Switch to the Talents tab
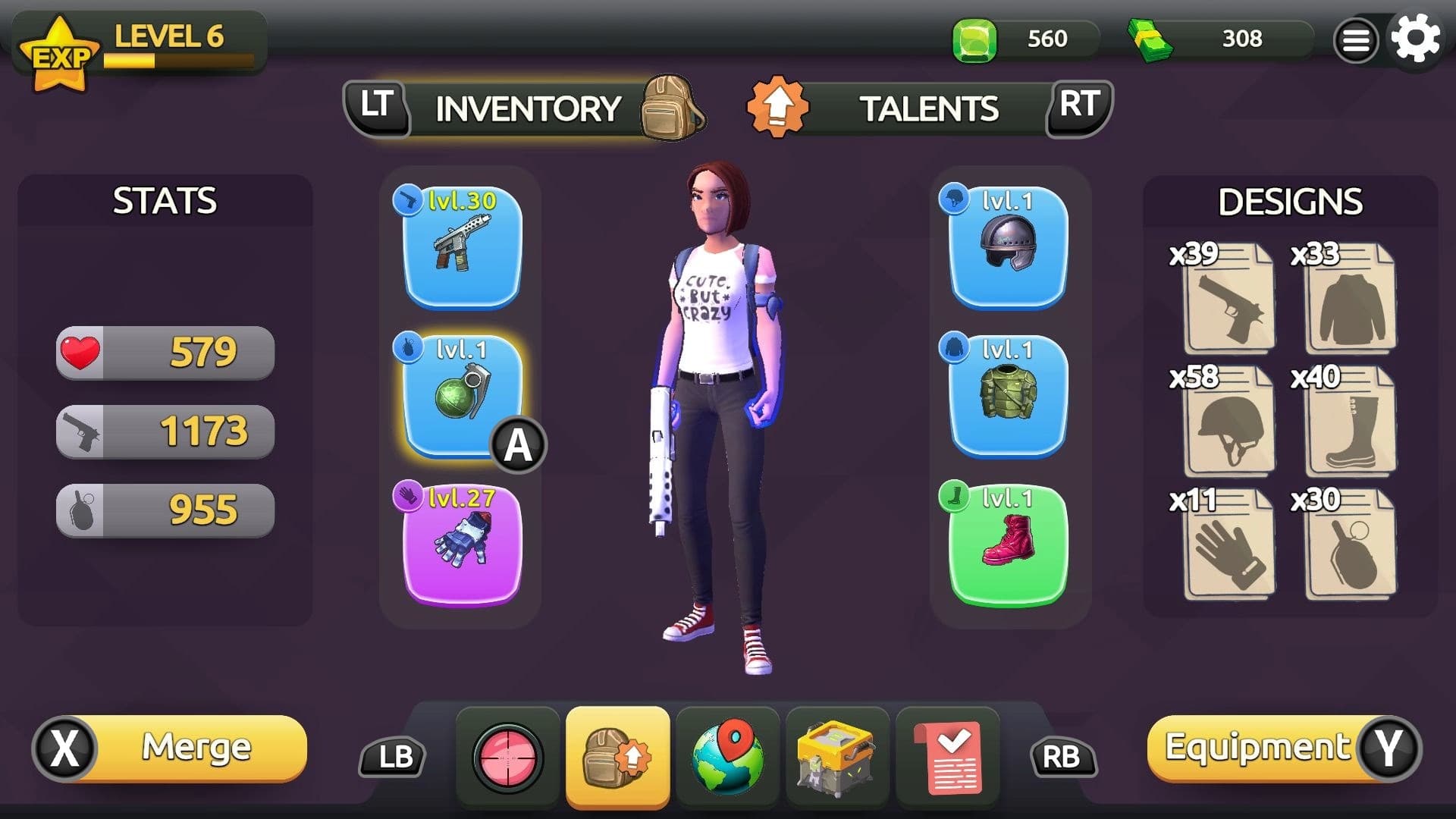Screen dimensions: 1456x819 (929, 108)
